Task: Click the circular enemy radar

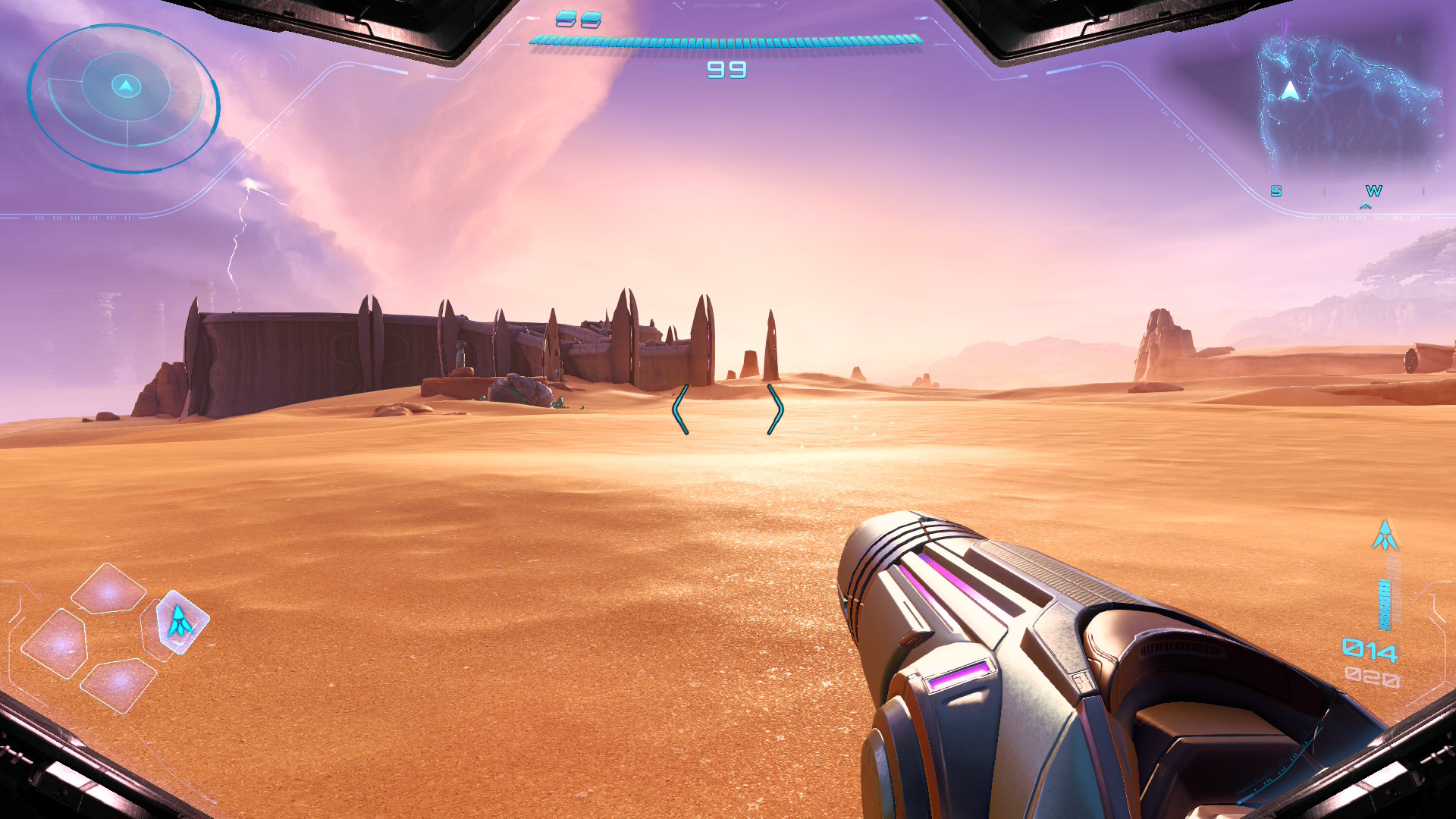Action: pyautogui.click(x=124, y=99)
